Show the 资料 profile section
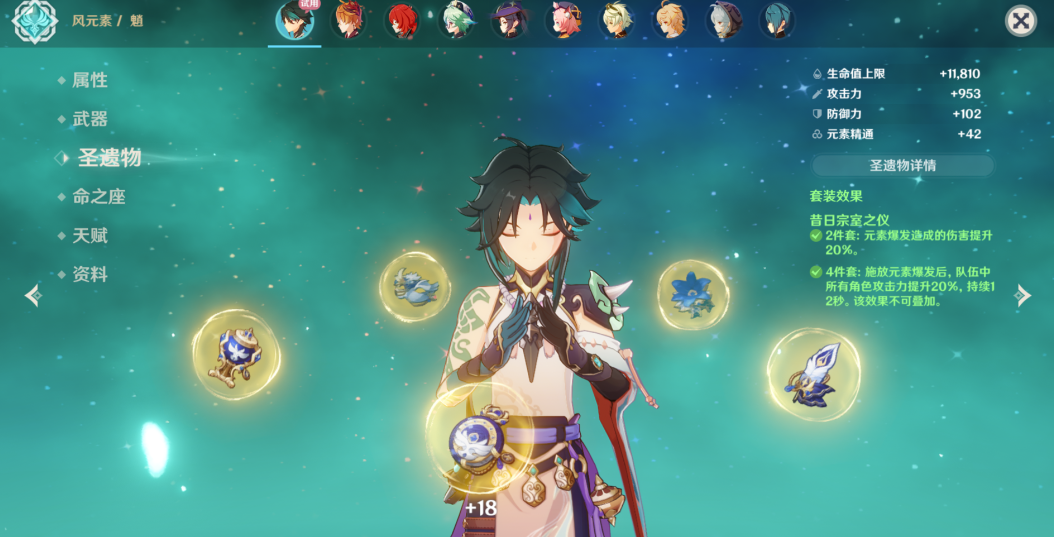The width and height of the screenshot is (1054, 537). tap(89, 274)
